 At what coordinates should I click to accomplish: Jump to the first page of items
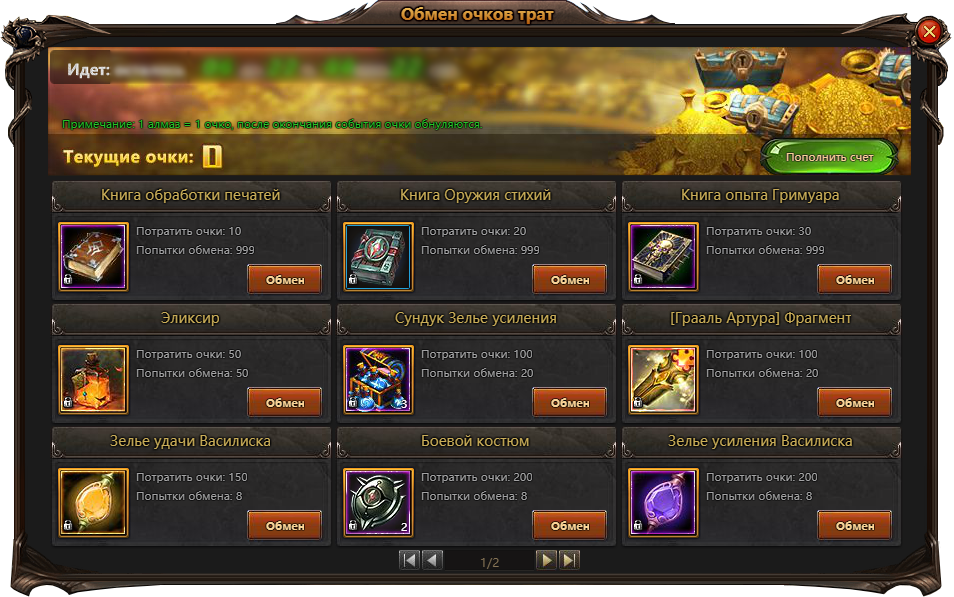pyautogui.click(x=409, y=560)
